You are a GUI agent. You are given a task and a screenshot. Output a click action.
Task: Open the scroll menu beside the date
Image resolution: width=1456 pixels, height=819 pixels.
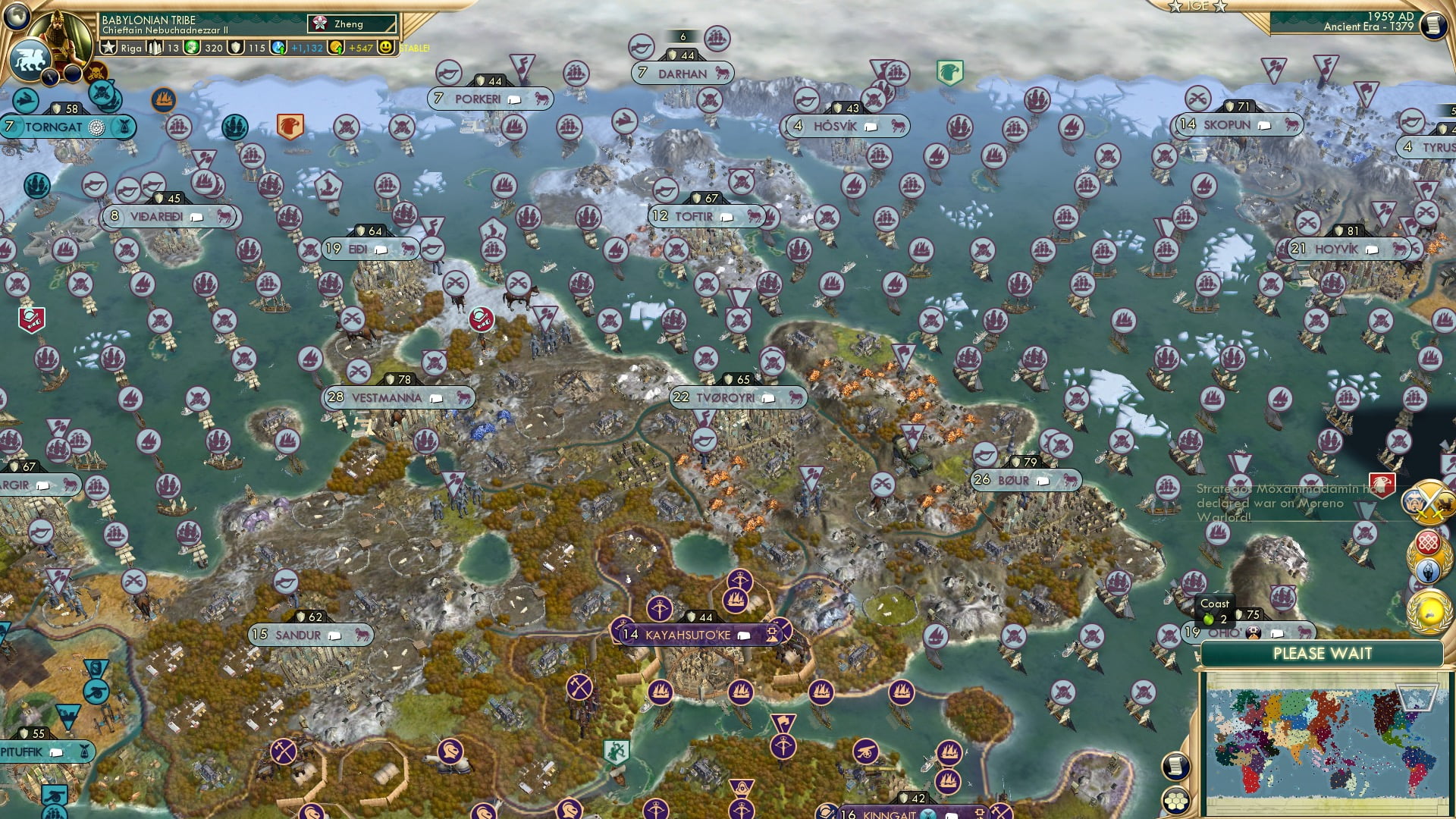pyautogui.click(x=1433, y=26)
